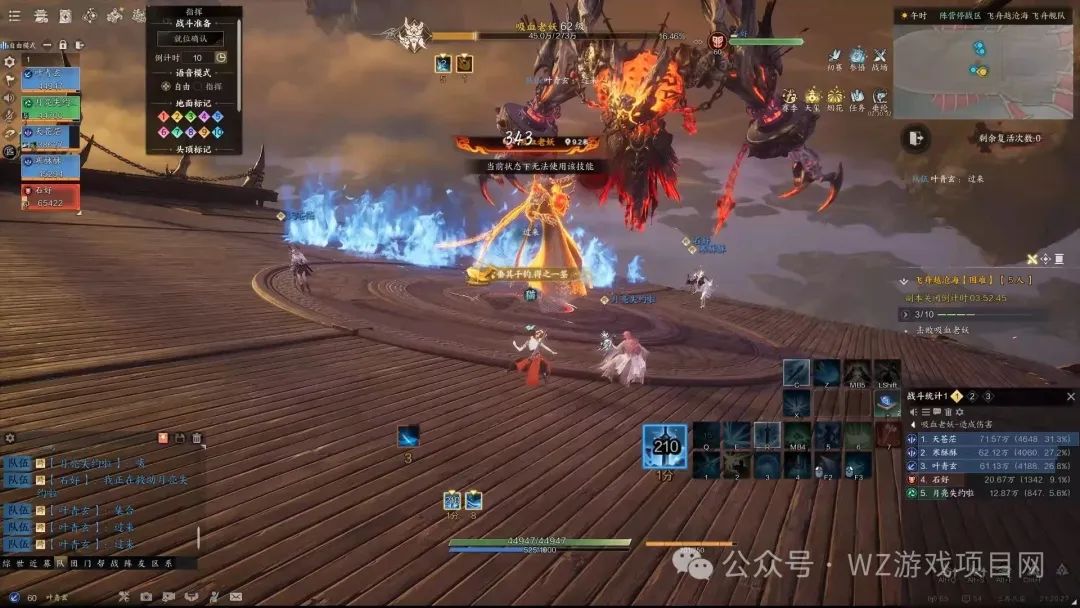Open the hamburger main menu
Viewport: 1080px width, 608px height.
coord(14,15)
